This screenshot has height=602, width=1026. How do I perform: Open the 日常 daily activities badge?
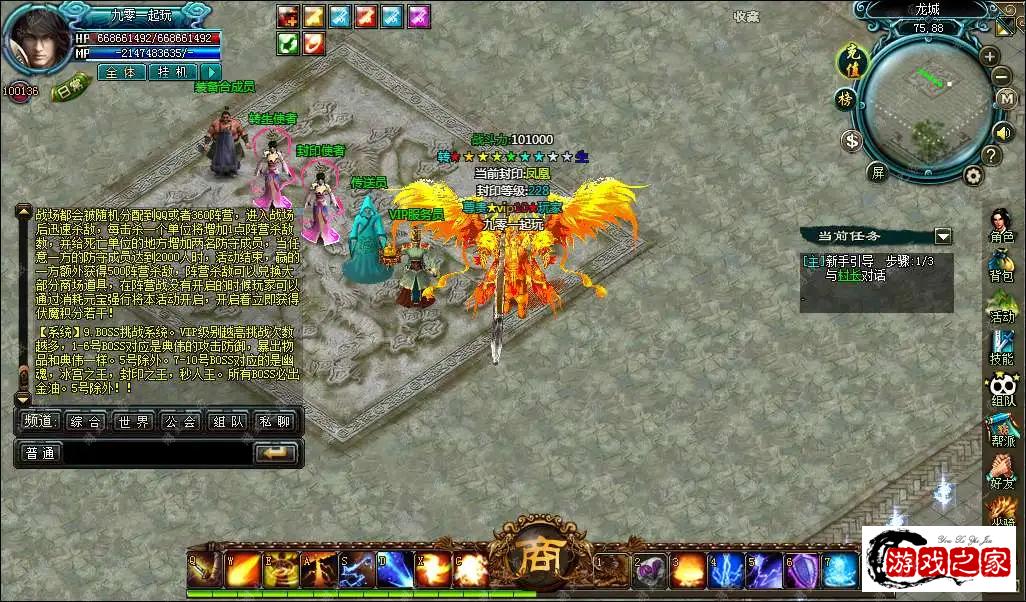pyautogui.click(x=71, y=89)
